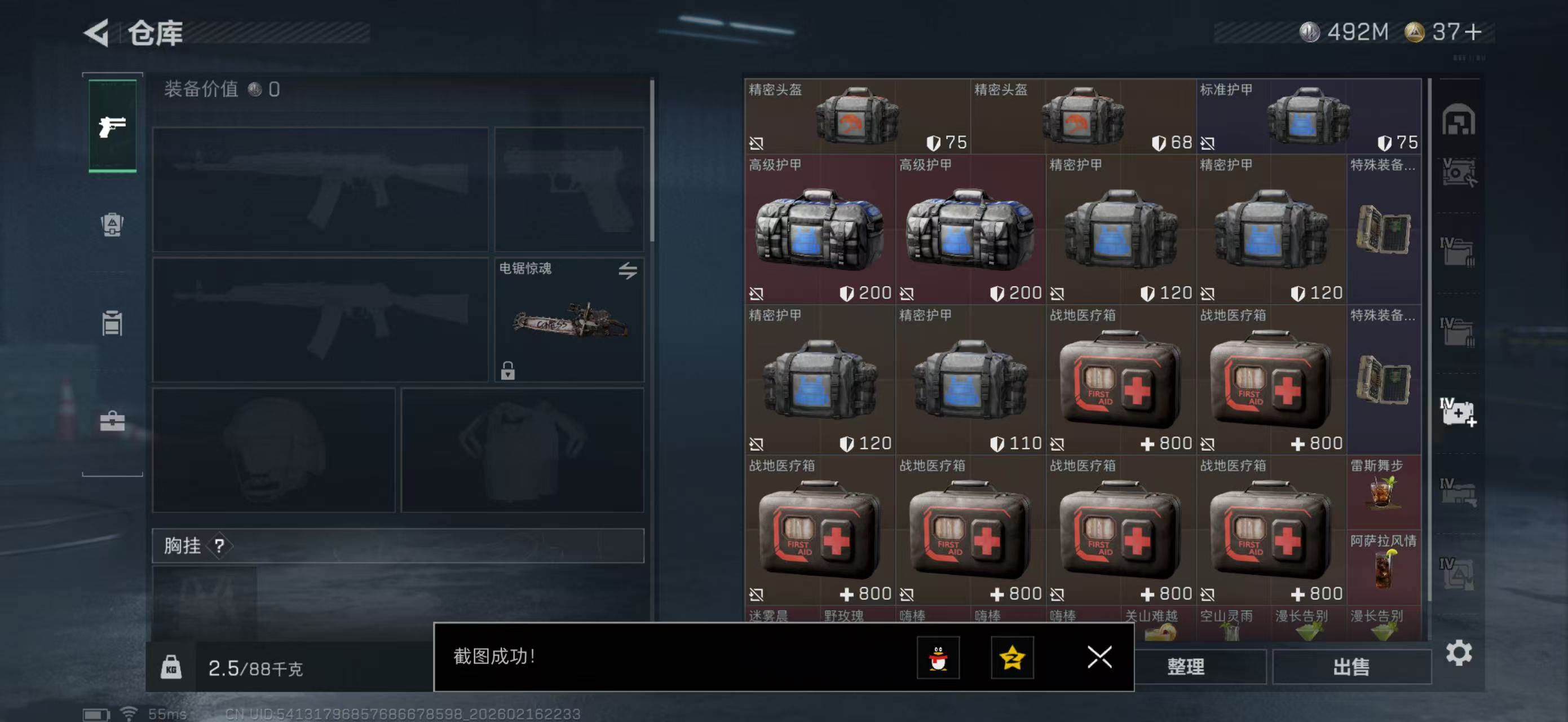Viewport: 1568px width, 722px height.
Task: Click the 2.5/88千克 weight indicator
Action: click(255, 668)
